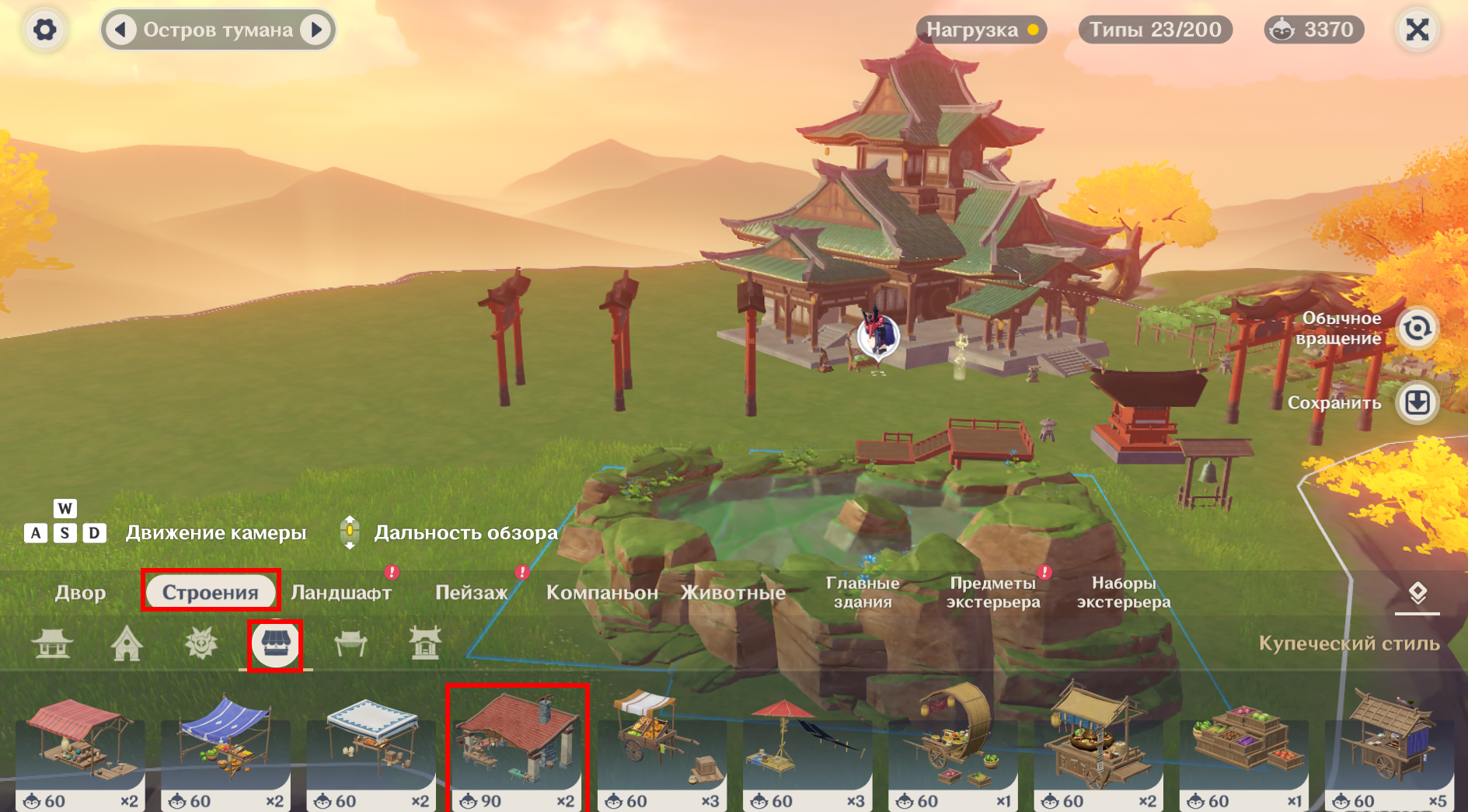Screen dimensions: 1468x812
Task: Open the Предметы экстерьера tab
Action: pos(993,592)
